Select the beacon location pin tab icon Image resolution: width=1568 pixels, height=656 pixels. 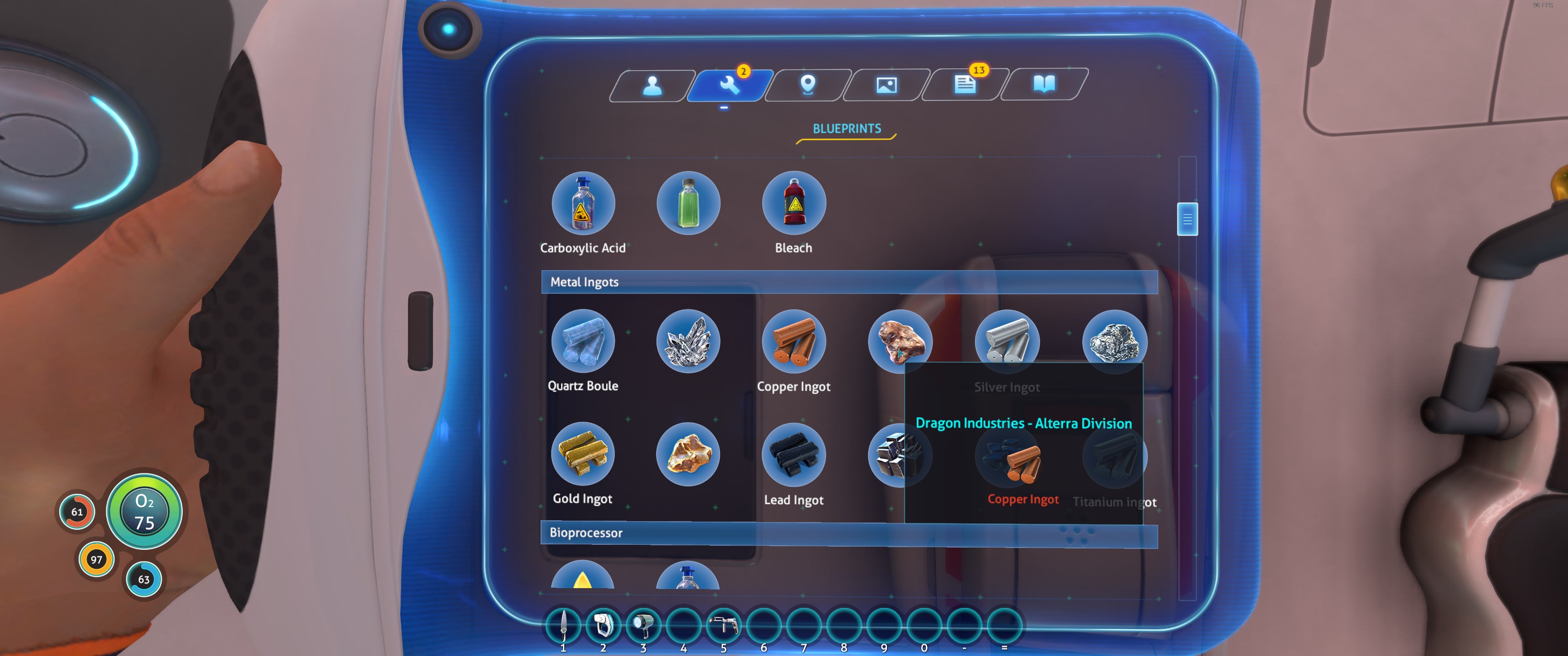808,85
